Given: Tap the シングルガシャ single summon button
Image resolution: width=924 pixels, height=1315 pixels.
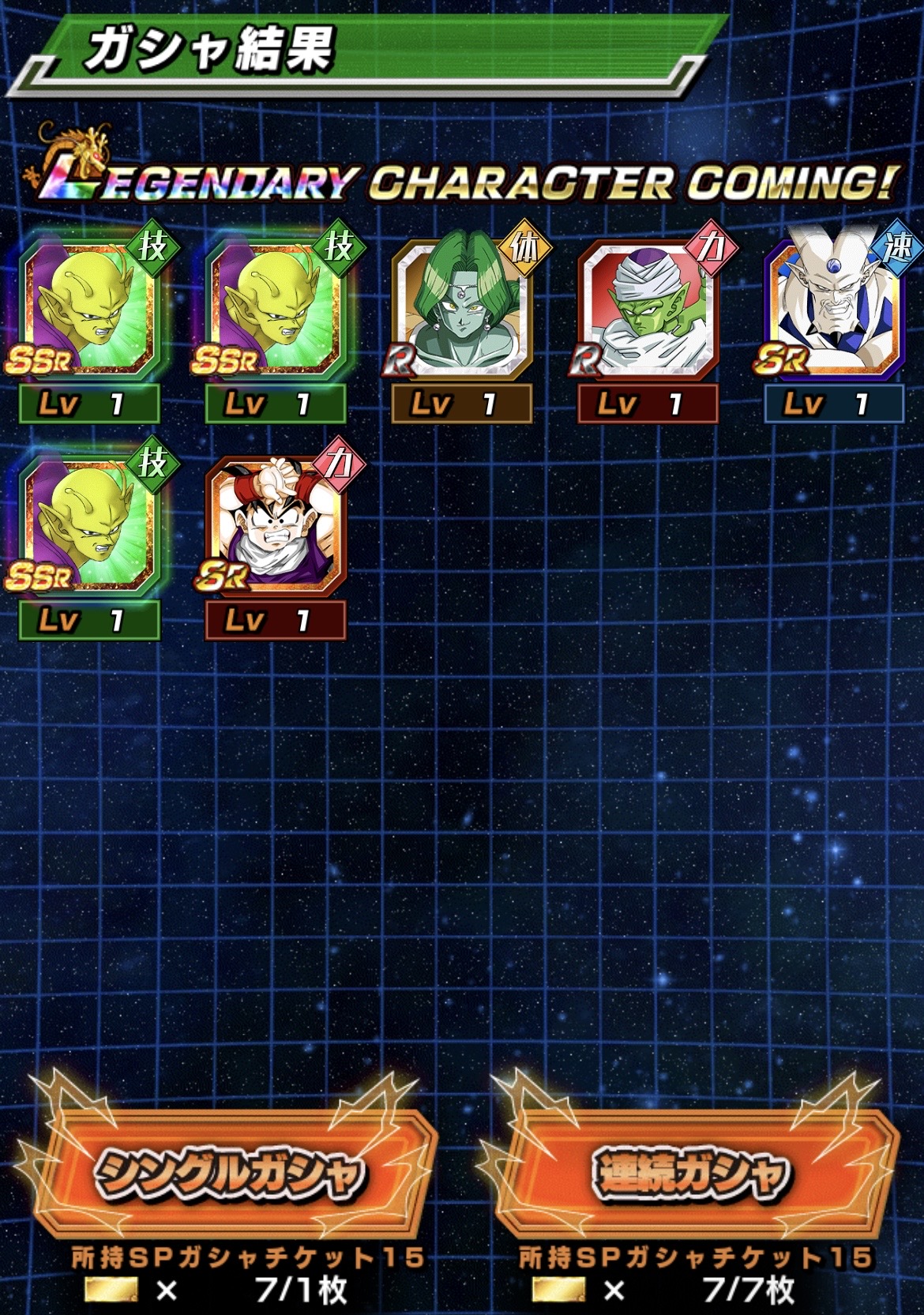Looking at the screenshot, I should tap(231, 1172).
